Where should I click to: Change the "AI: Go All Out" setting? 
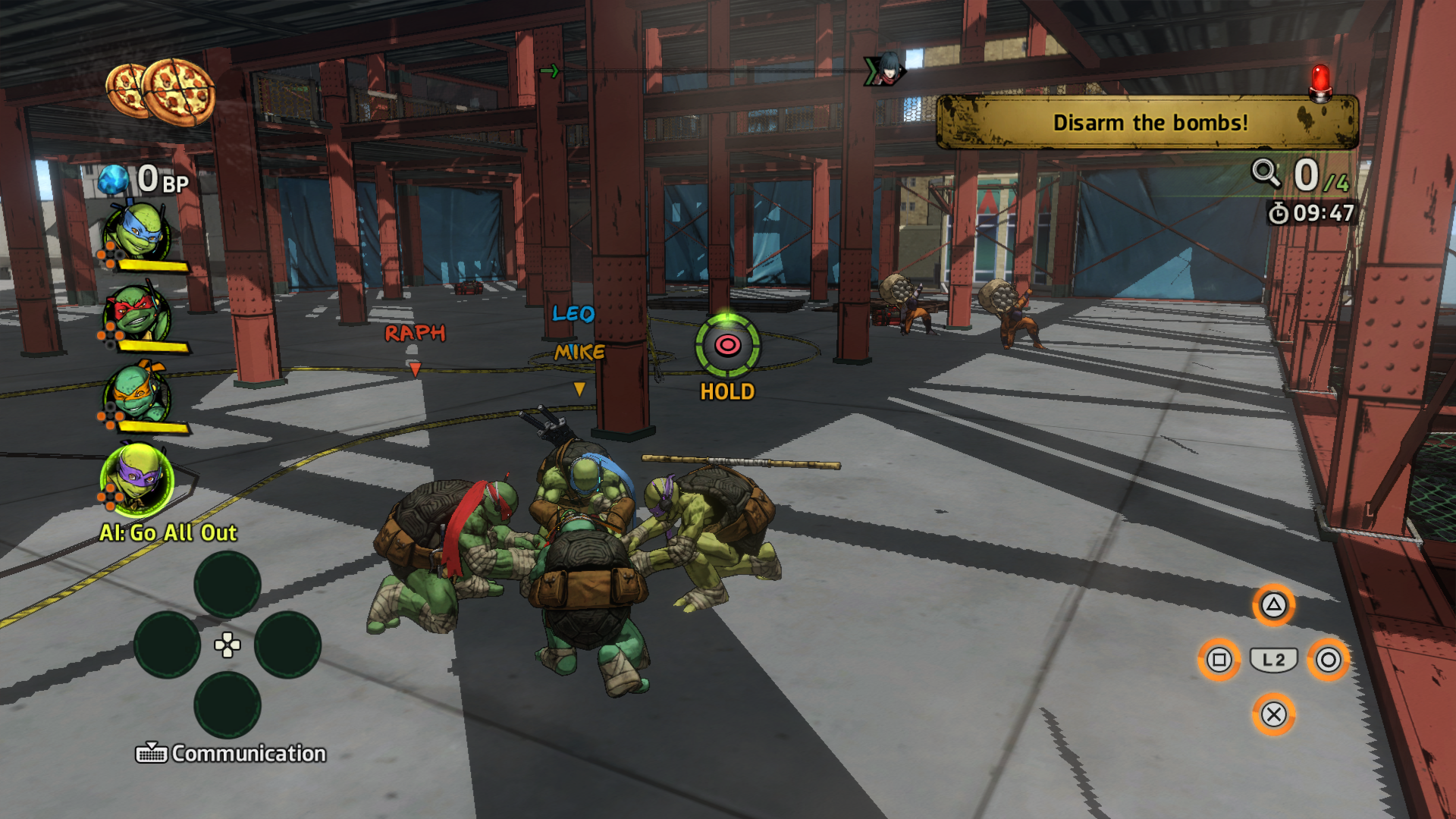168,533
